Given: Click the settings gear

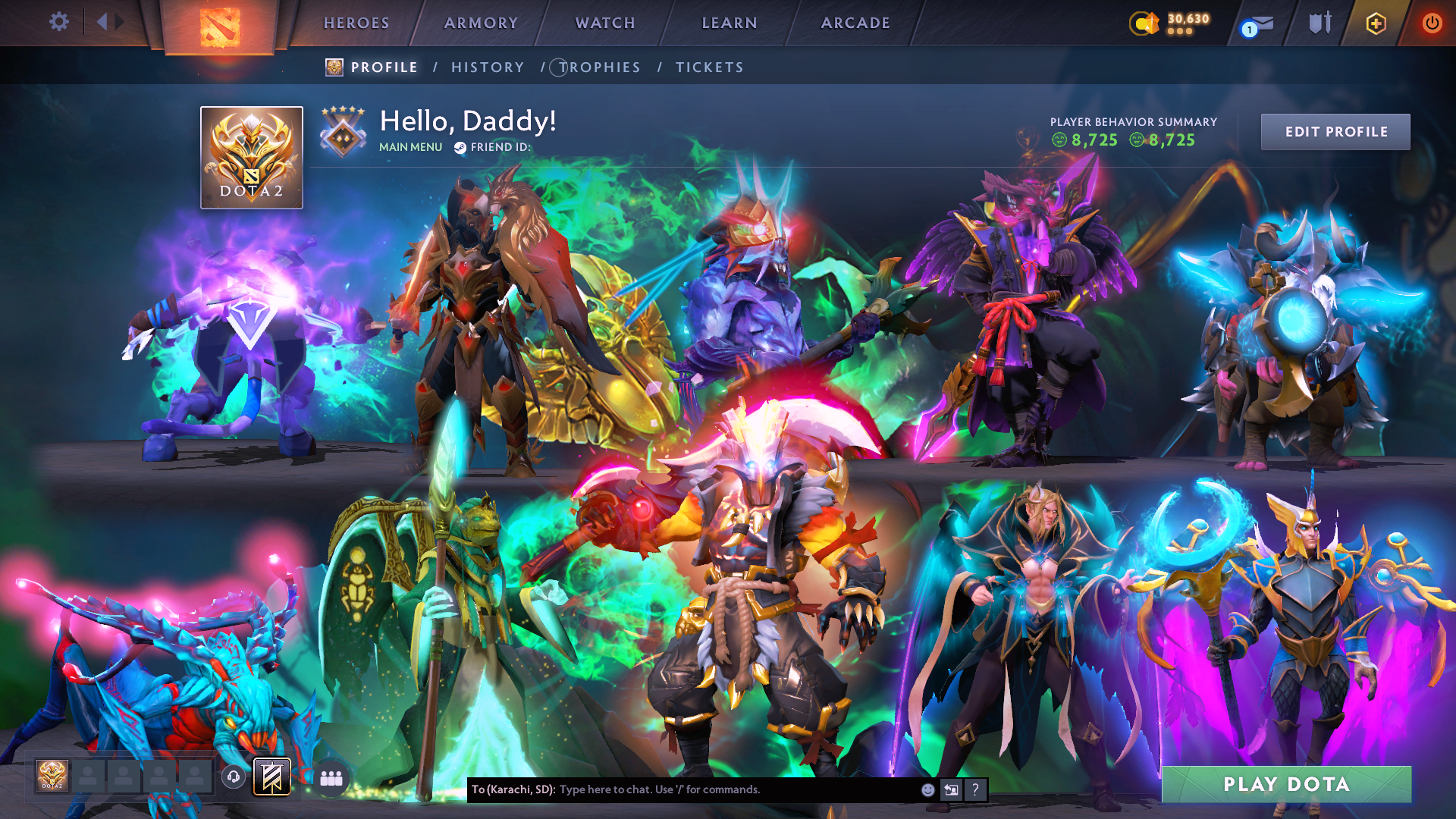Looking at the screenshot, I should [59, 21].
